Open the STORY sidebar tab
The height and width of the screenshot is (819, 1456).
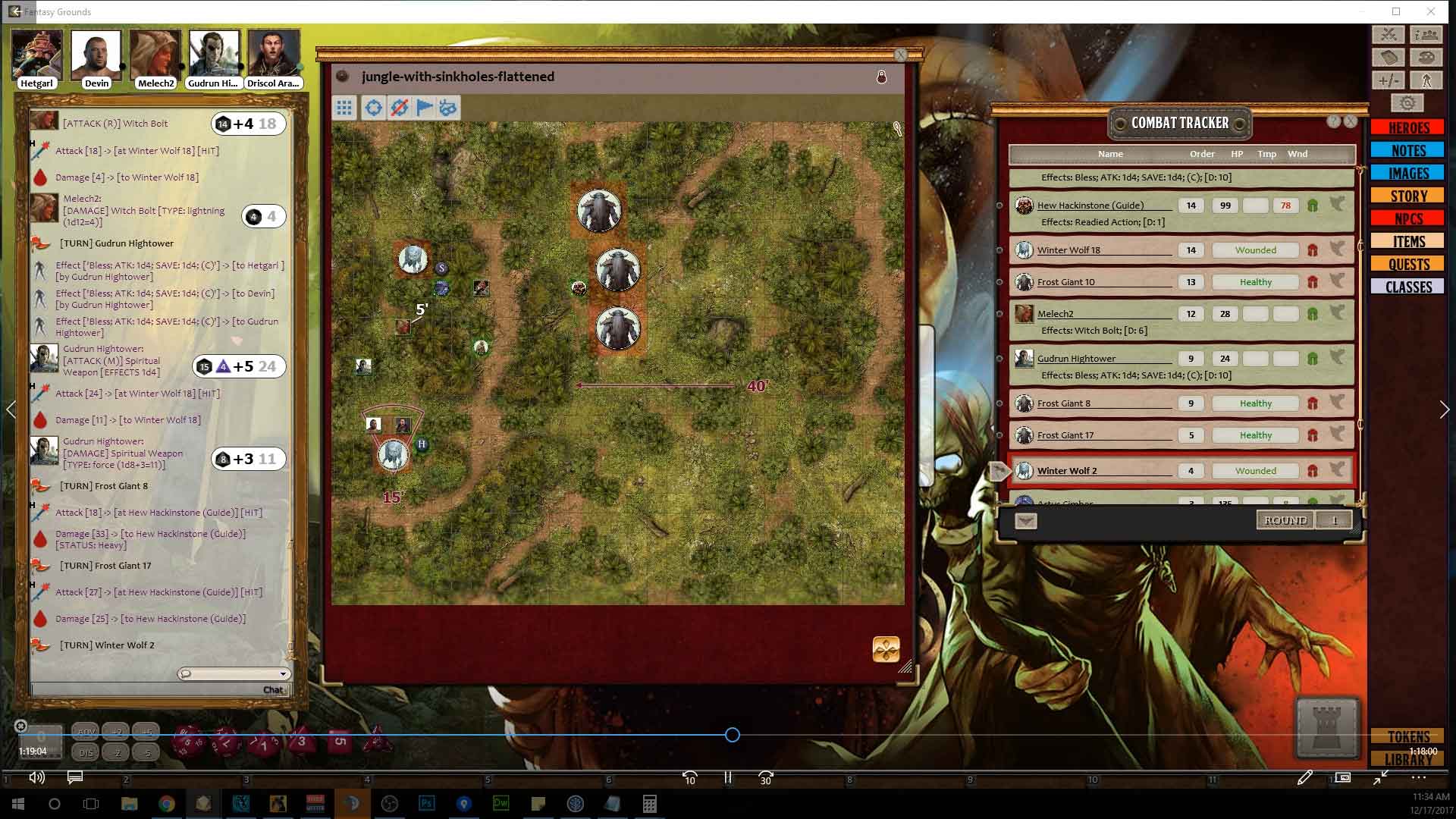click(1407, 196)
